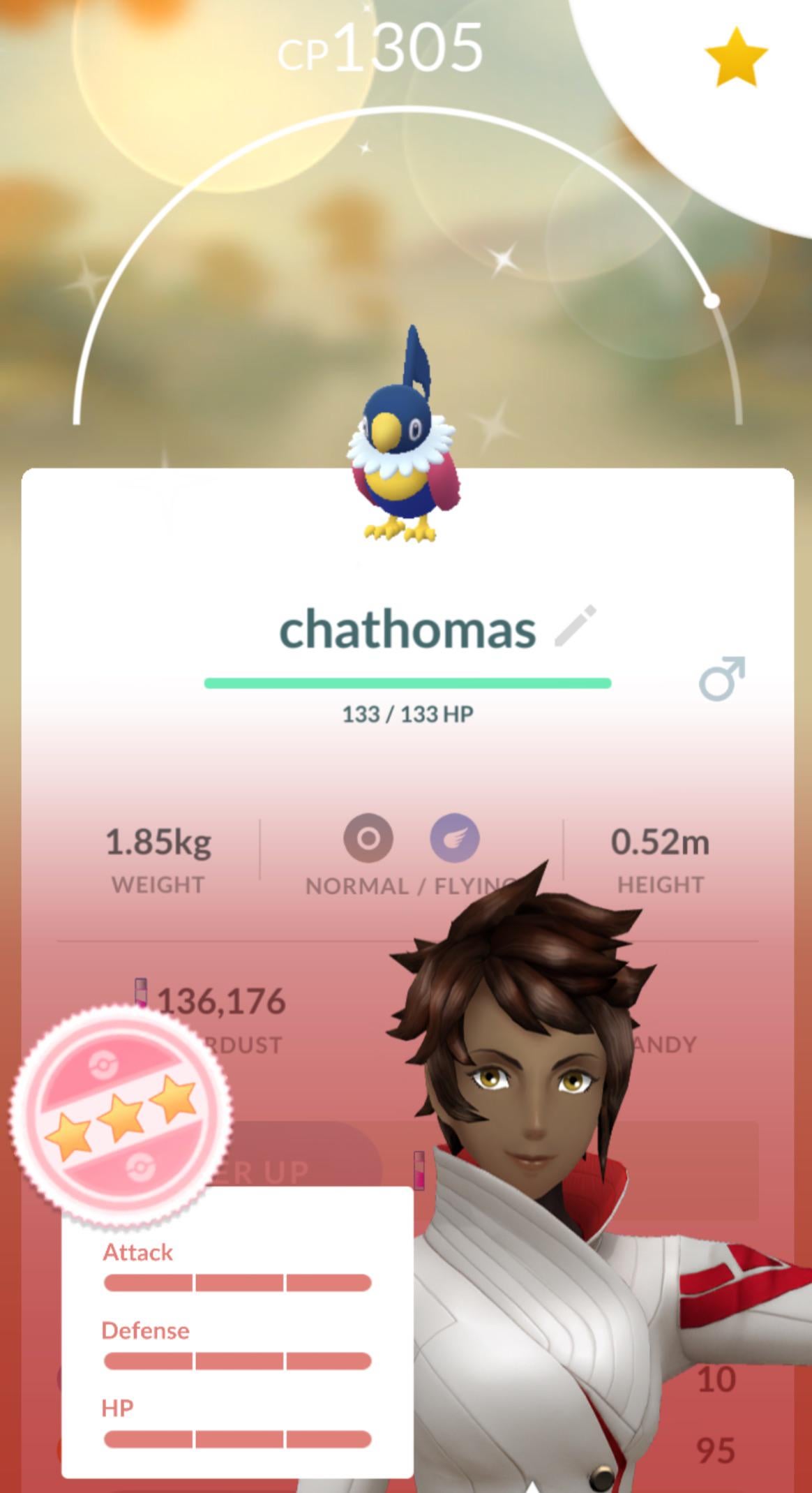Tap the pencil icon to rename chathomas
This screenshot has width=812, height=1493.
(576, 626)
